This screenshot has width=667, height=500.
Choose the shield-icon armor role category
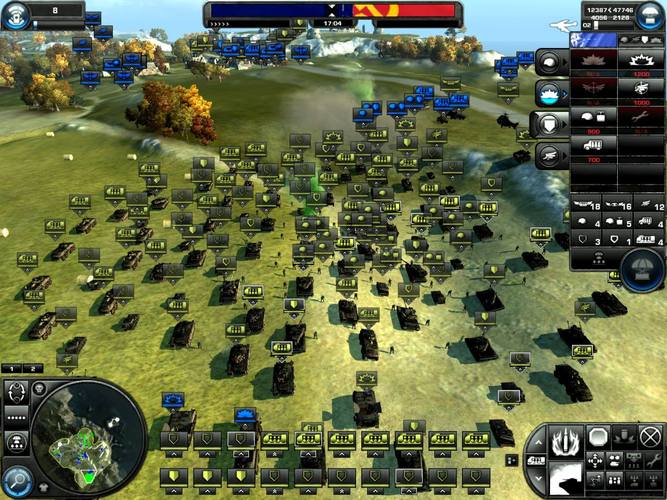point(549,124)
